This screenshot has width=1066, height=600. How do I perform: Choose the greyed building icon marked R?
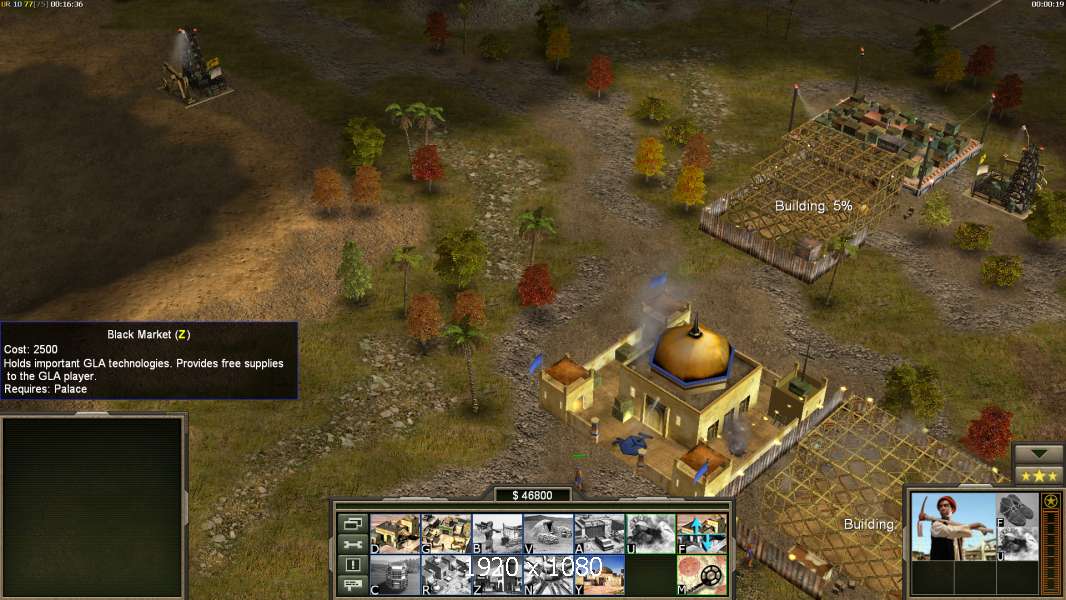pyautogui.click(x=445, y=575)
